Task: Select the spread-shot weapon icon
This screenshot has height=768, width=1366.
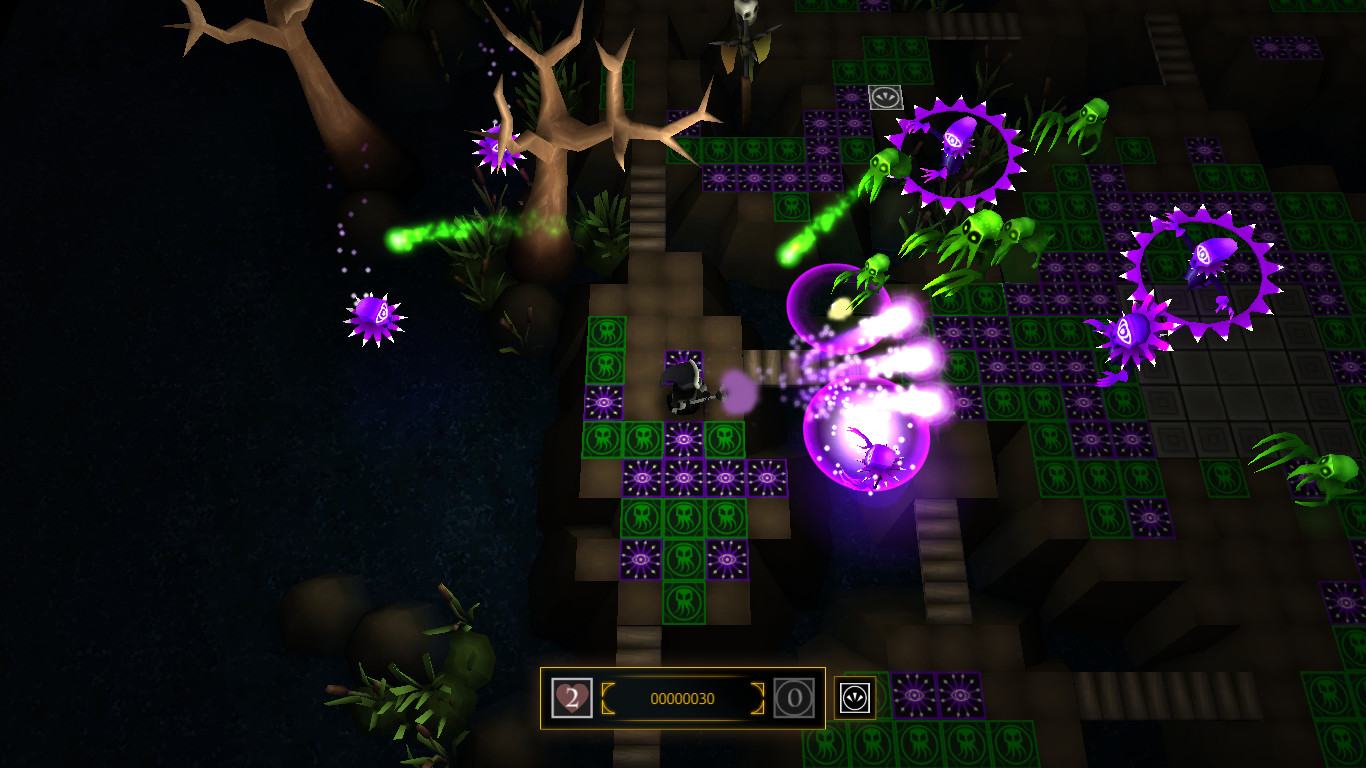Action: click(855, 698)
